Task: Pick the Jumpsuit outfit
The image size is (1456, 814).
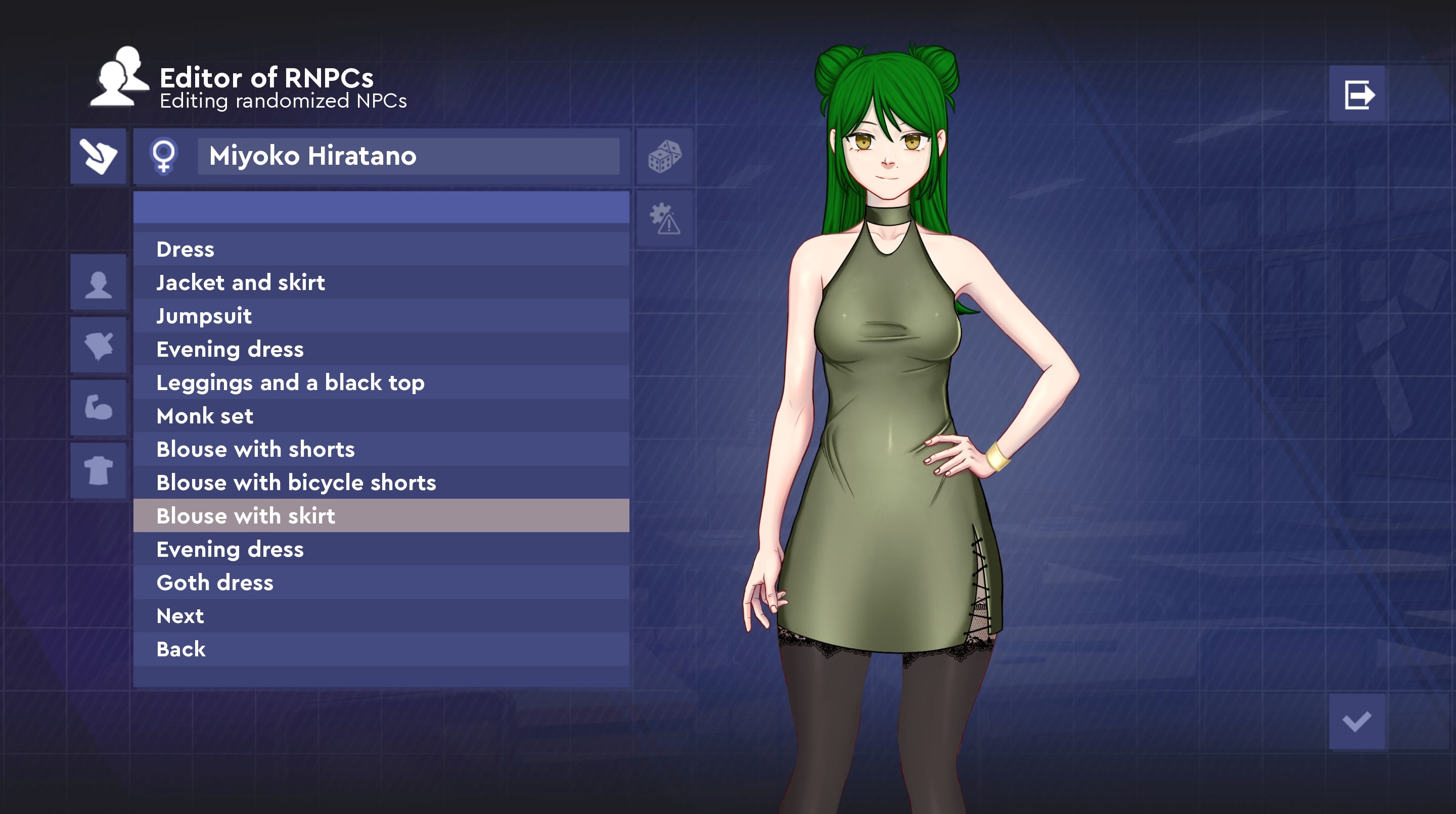Action: click(x=381, y=316)
